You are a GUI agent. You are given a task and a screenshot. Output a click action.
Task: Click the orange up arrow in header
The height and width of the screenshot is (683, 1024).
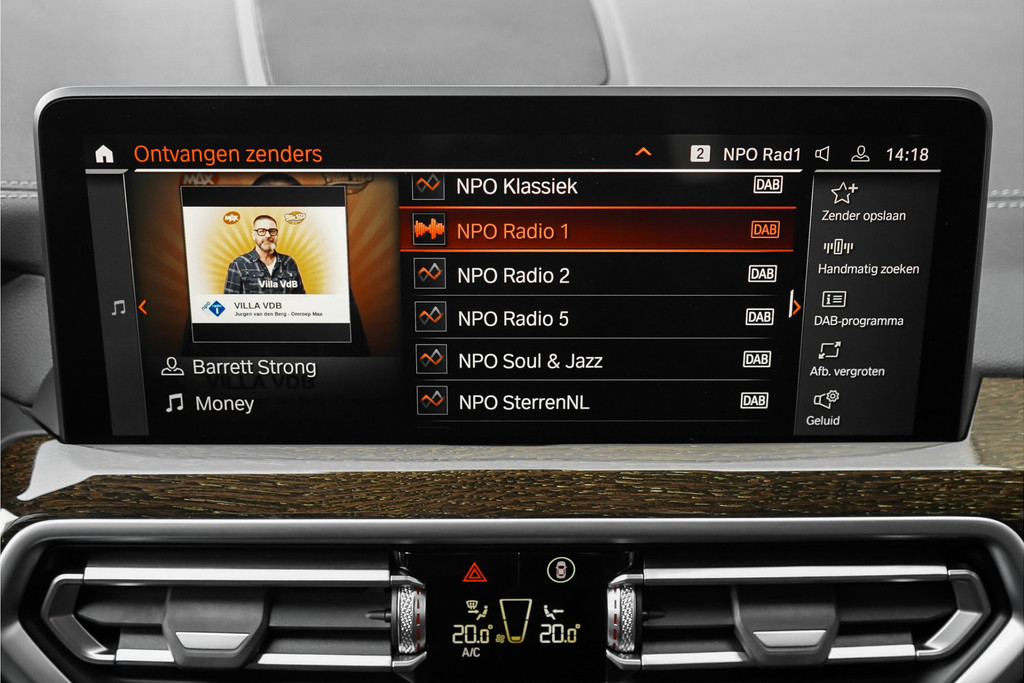coord(643,153)
